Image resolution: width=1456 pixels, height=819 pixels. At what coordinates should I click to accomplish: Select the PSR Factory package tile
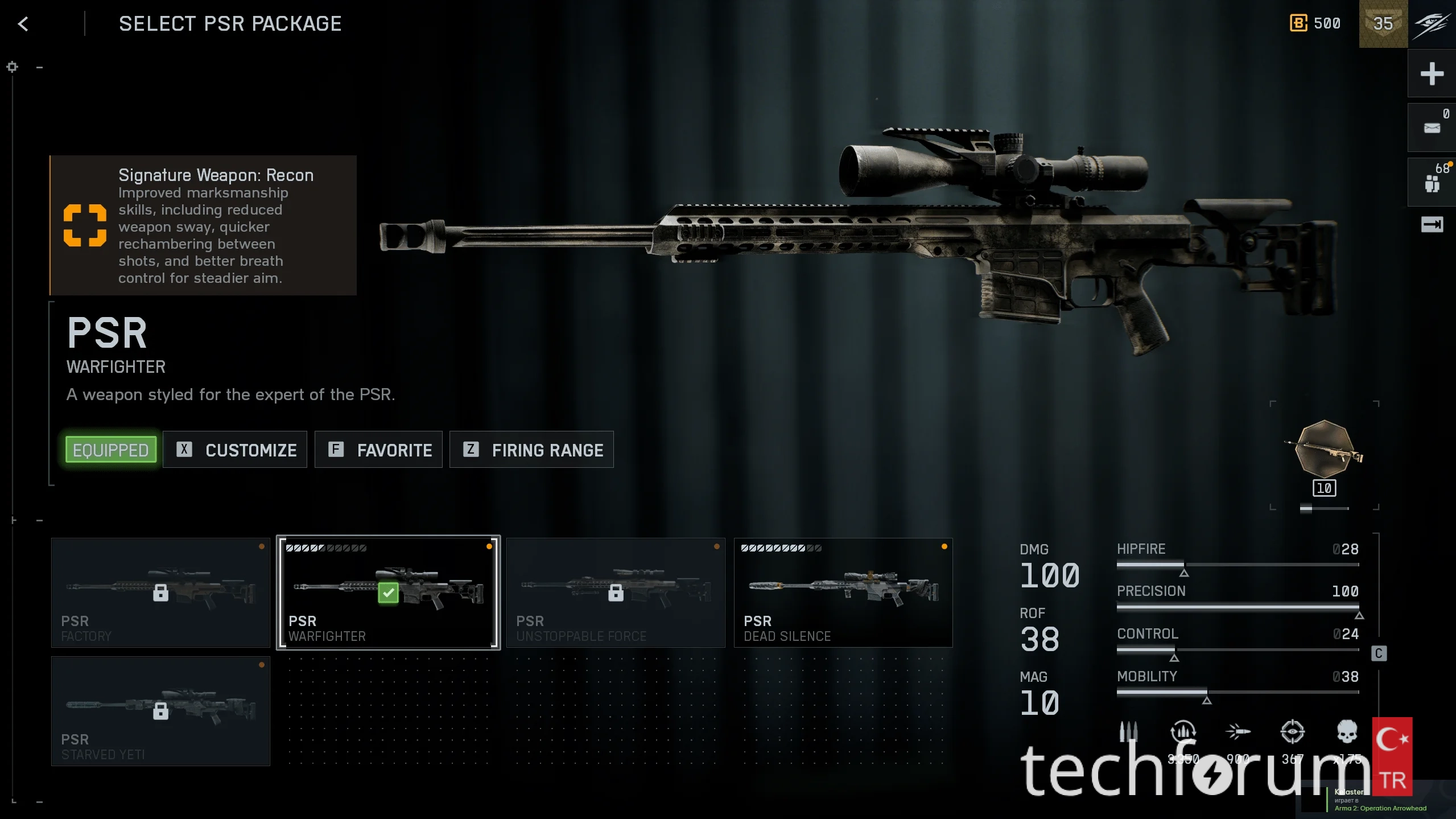pos(160,592)
